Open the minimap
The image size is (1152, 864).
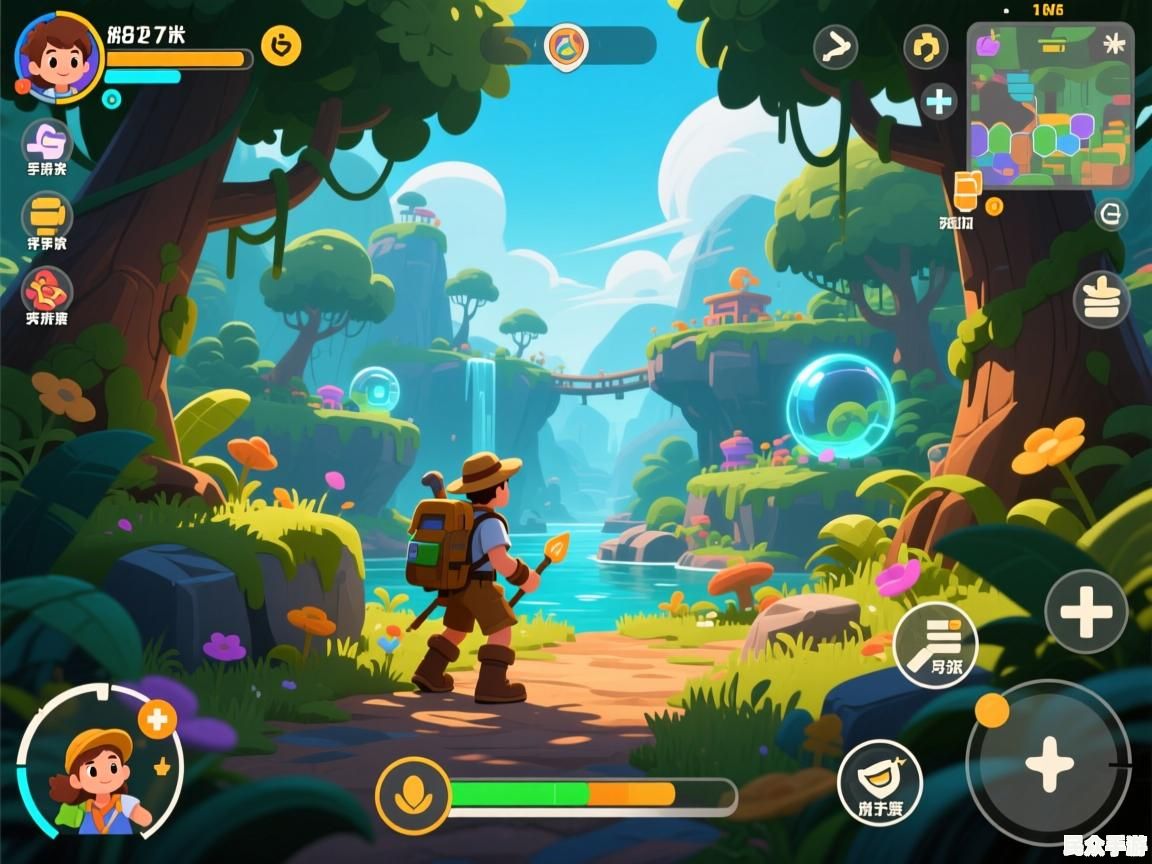pyautogui.click(x=1050, y=108)
